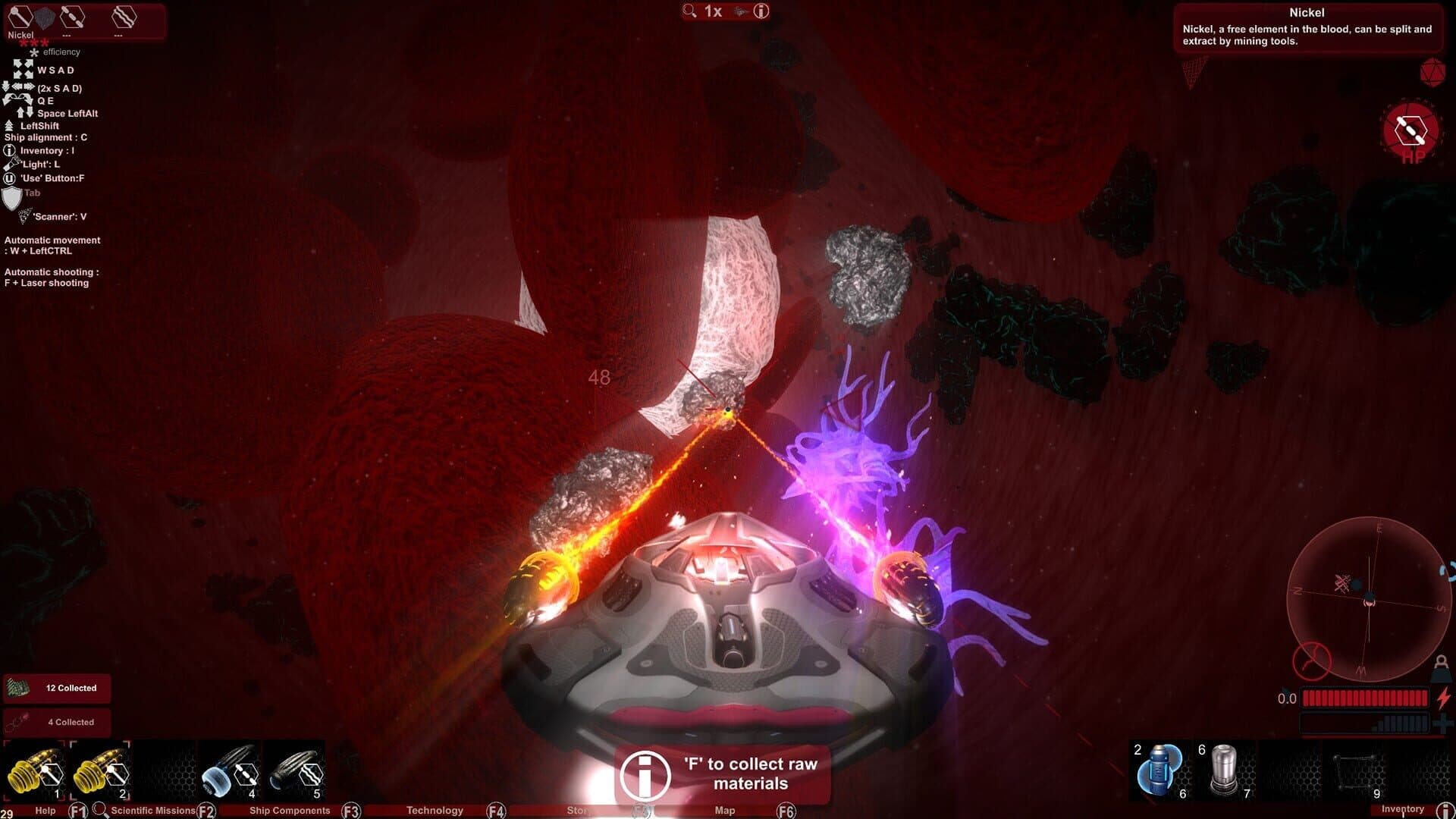Pick the dark wave tool in slot 5
1456x819 pixels.
297,771
